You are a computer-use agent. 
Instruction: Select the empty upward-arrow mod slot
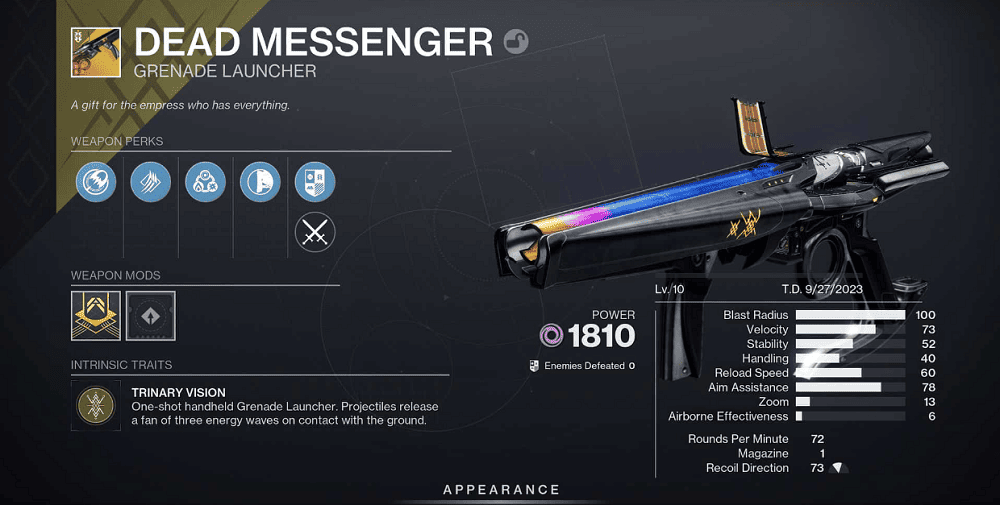pyautogui.click(x=151, y=316)
